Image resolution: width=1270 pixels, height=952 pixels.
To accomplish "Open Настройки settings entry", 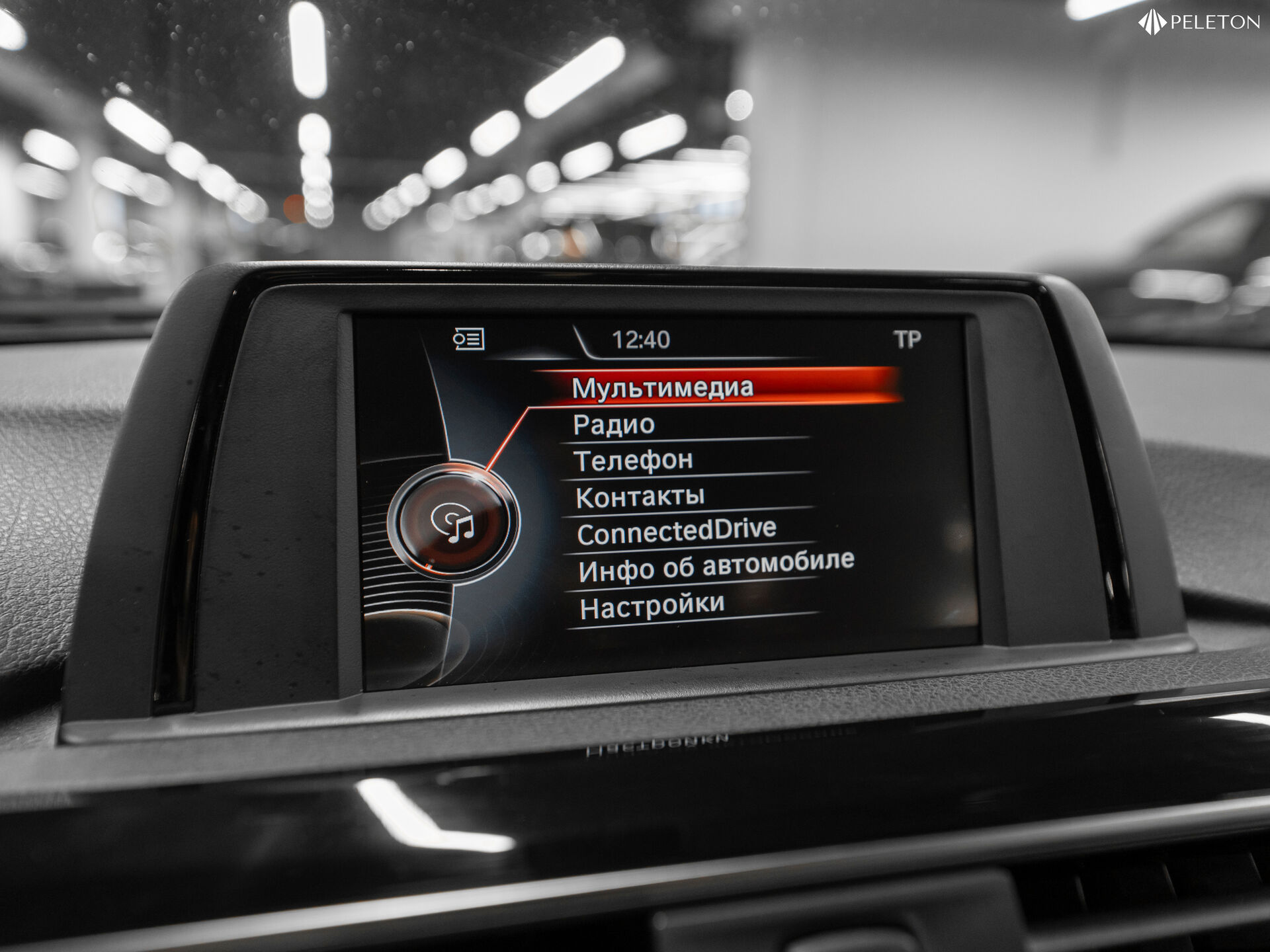I will 652,606.
